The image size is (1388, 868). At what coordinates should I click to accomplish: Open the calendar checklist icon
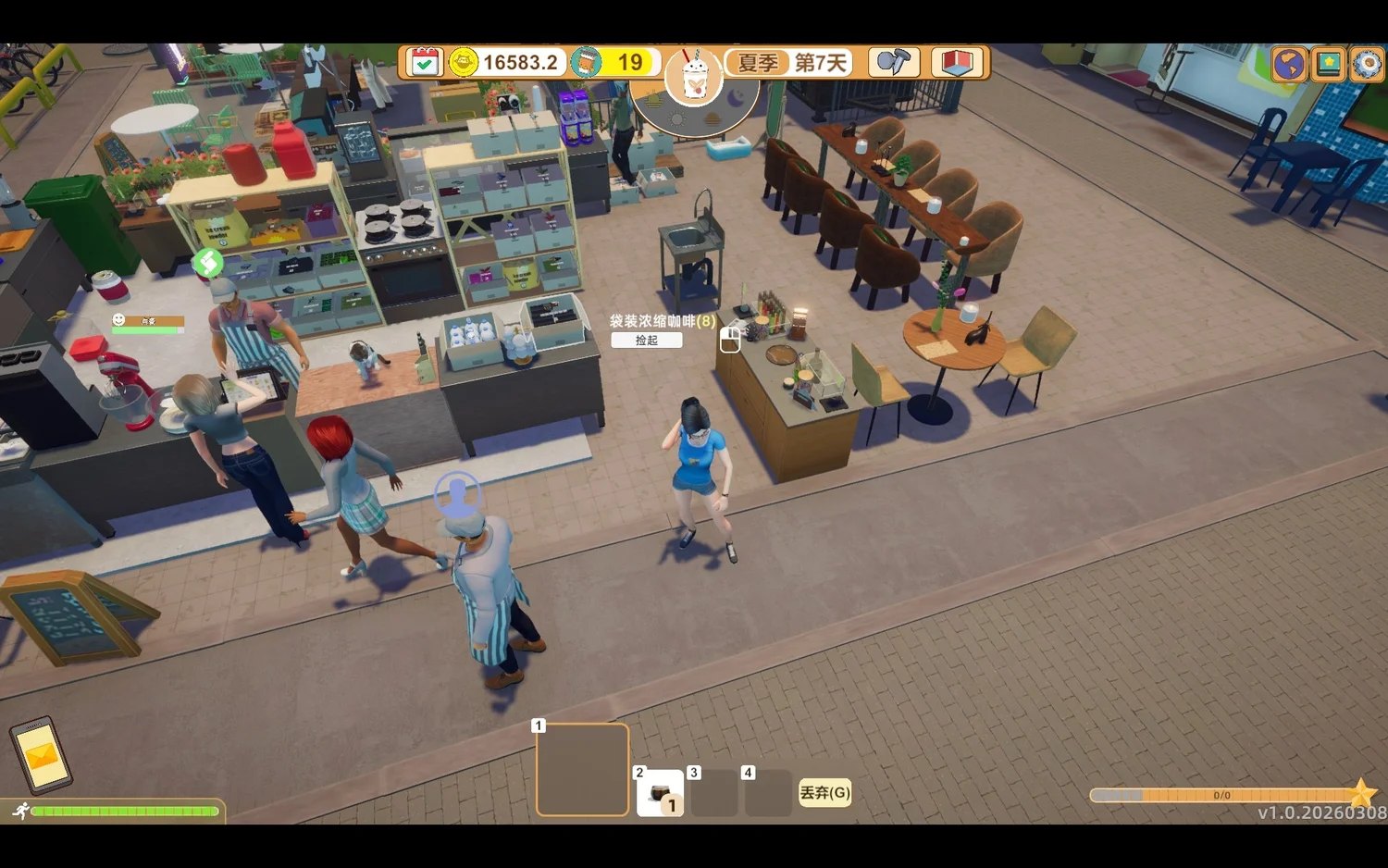(x=424, y=63)
